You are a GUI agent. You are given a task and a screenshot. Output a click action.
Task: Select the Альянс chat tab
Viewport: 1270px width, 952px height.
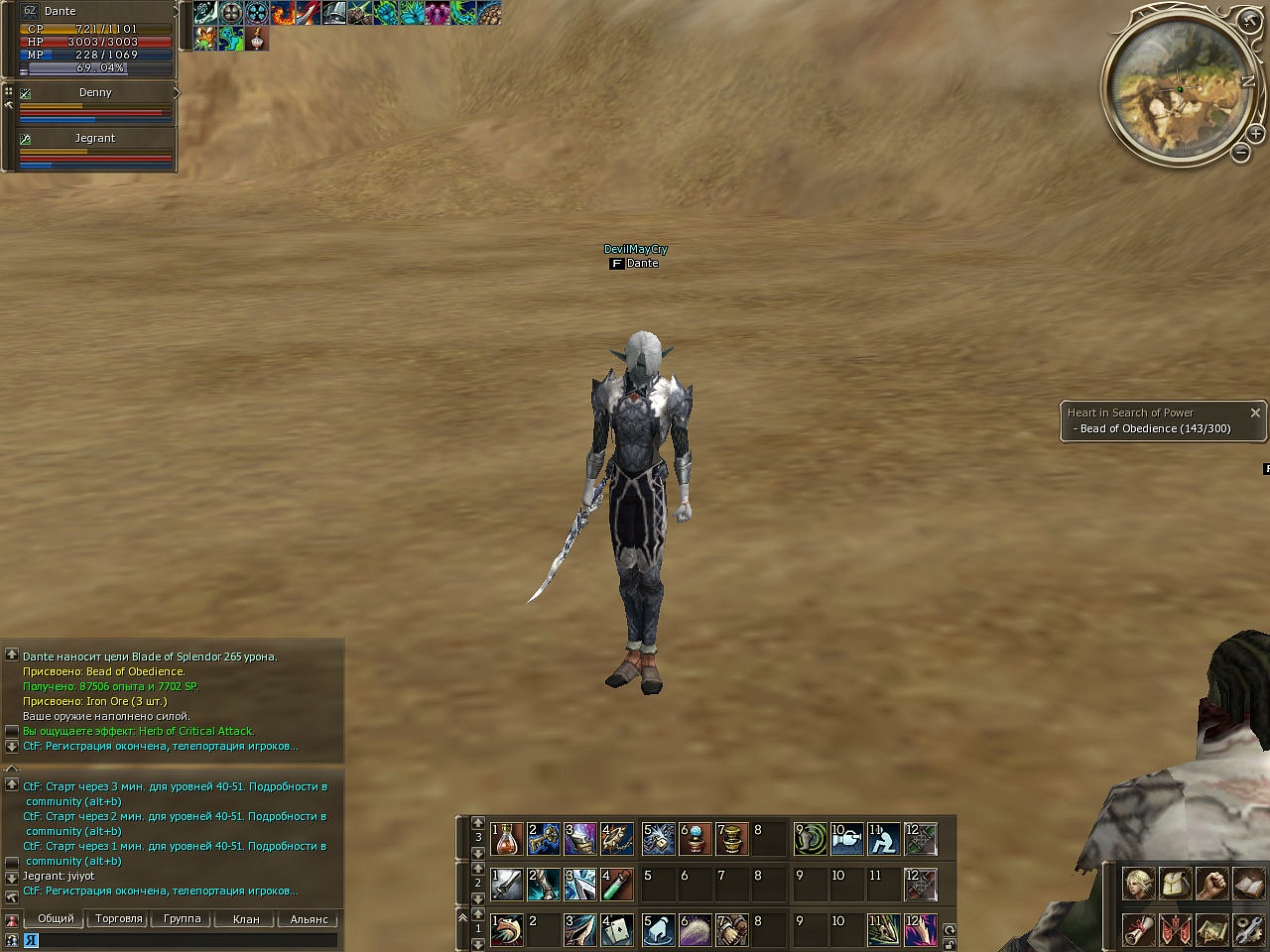(310, 919)
